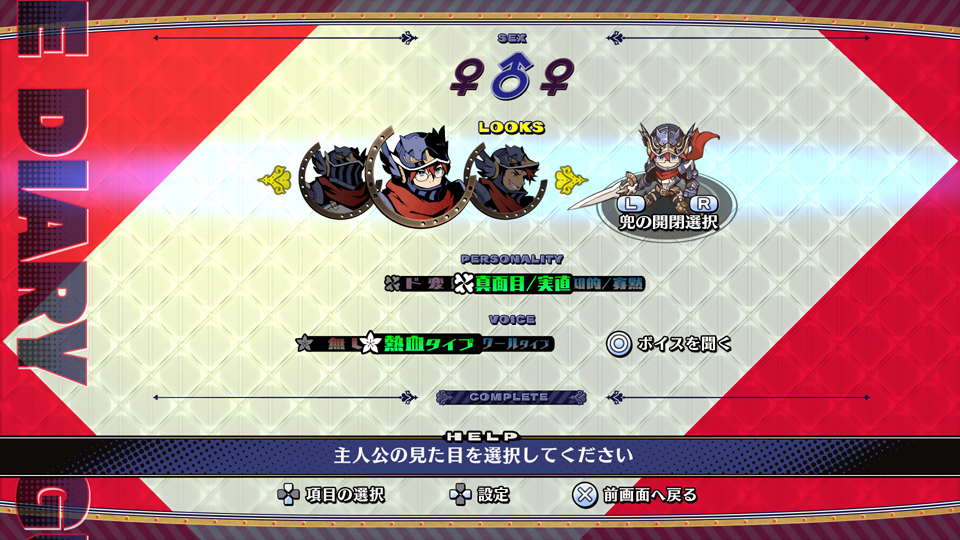Click the right gold arrow beside portraits
The image size is (960, 540).
(570, 180)
